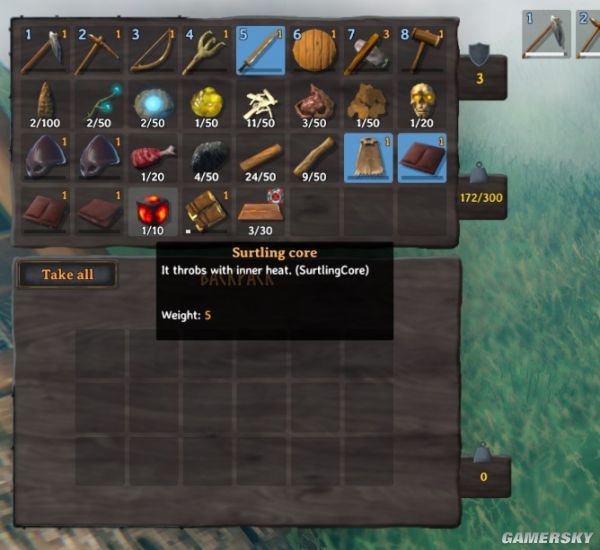The height and width of the screenshot is (550, 600).
Task: Choose the hammer in hotbar slot 8
Action: tap(368, 51)
